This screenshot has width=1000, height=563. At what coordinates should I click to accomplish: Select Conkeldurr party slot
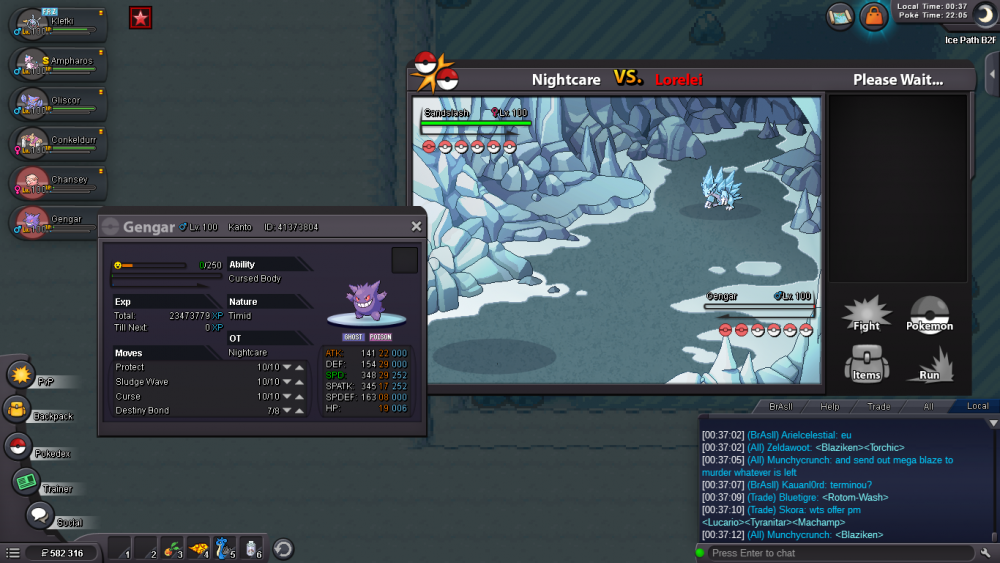coord(60,142)
